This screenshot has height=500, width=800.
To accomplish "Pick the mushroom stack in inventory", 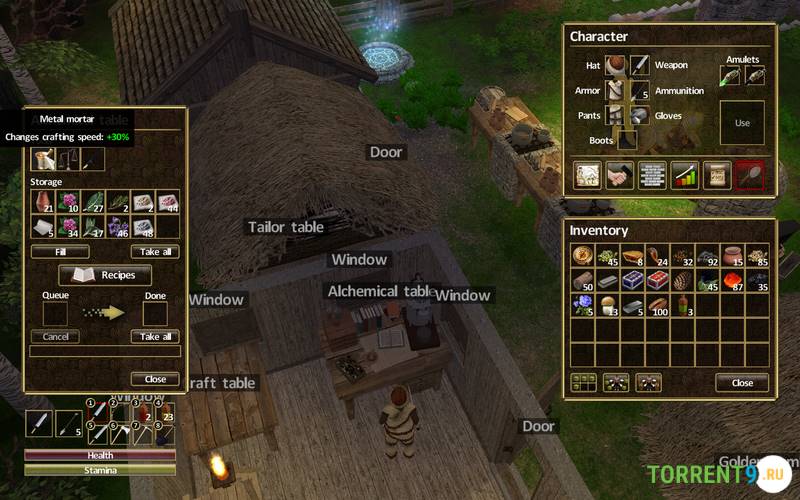I will coord(607,305).
